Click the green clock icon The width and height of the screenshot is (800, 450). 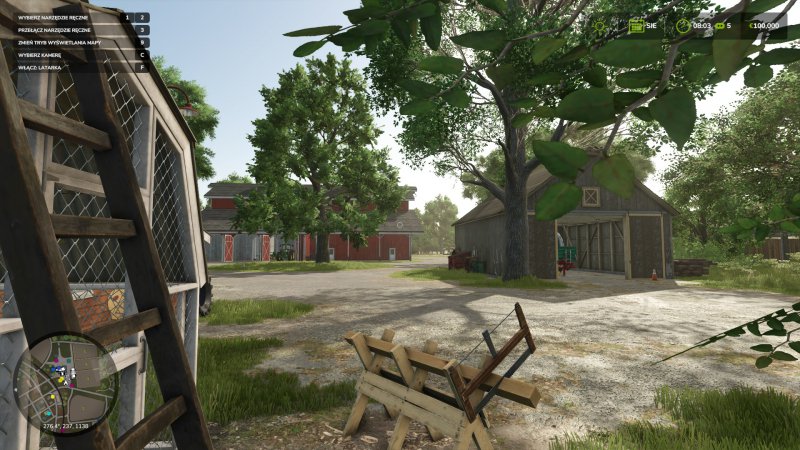coord(683,26)
